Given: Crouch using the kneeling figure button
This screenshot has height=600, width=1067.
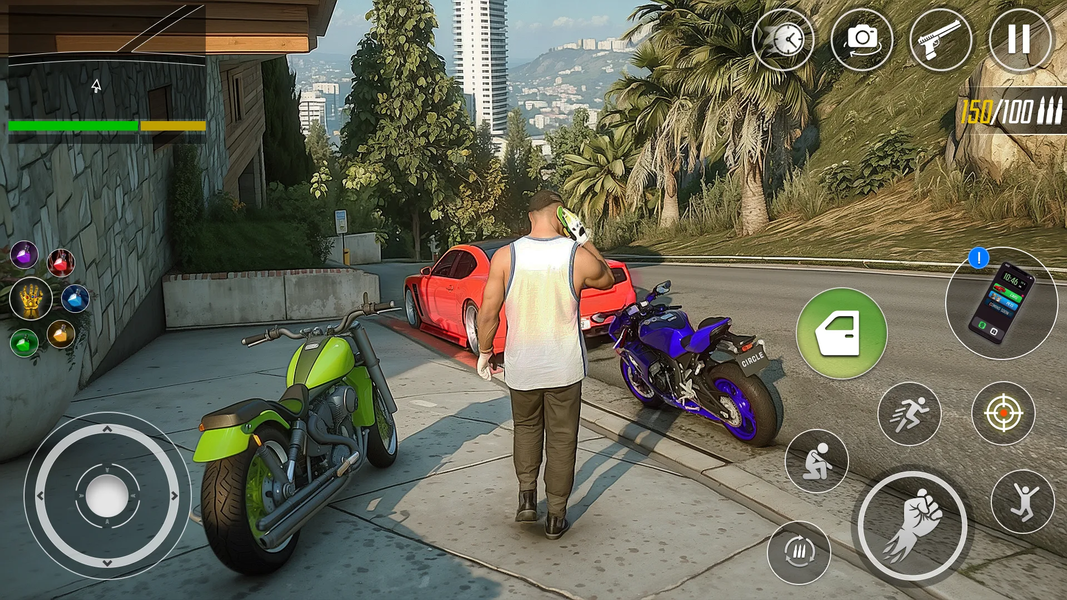Looking at the screenshot, I should [816, 461].
